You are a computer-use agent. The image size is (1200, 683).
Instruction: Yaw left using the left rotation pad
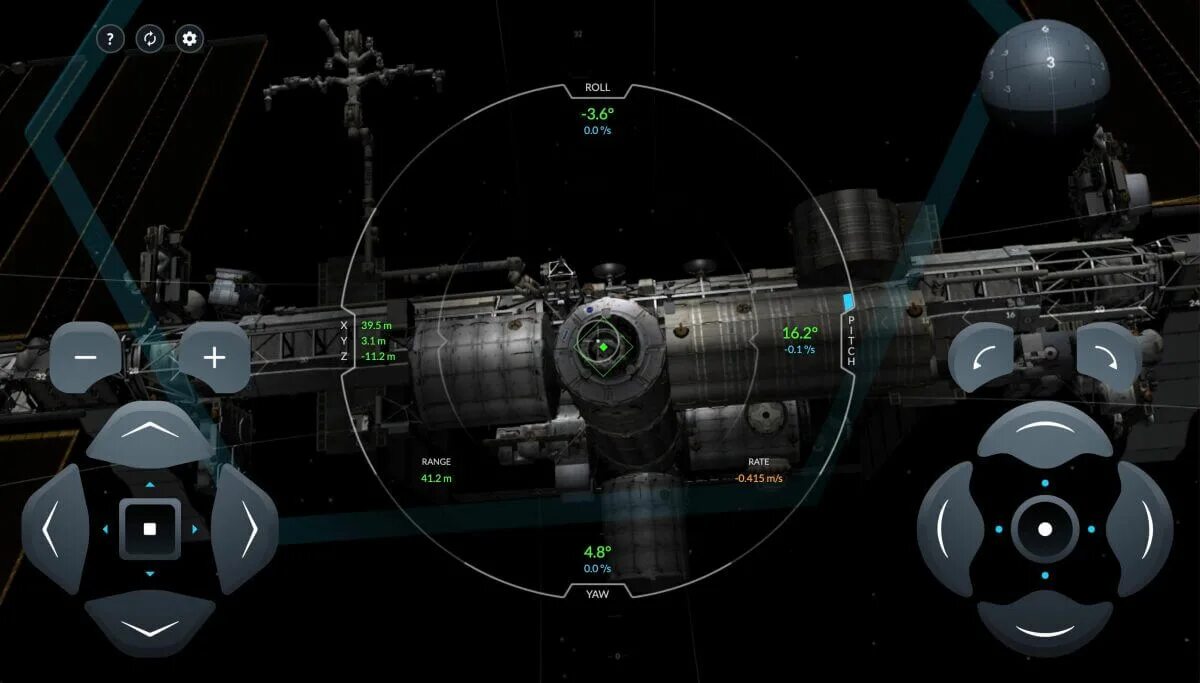pyautogui.click(x=950, y=528)
